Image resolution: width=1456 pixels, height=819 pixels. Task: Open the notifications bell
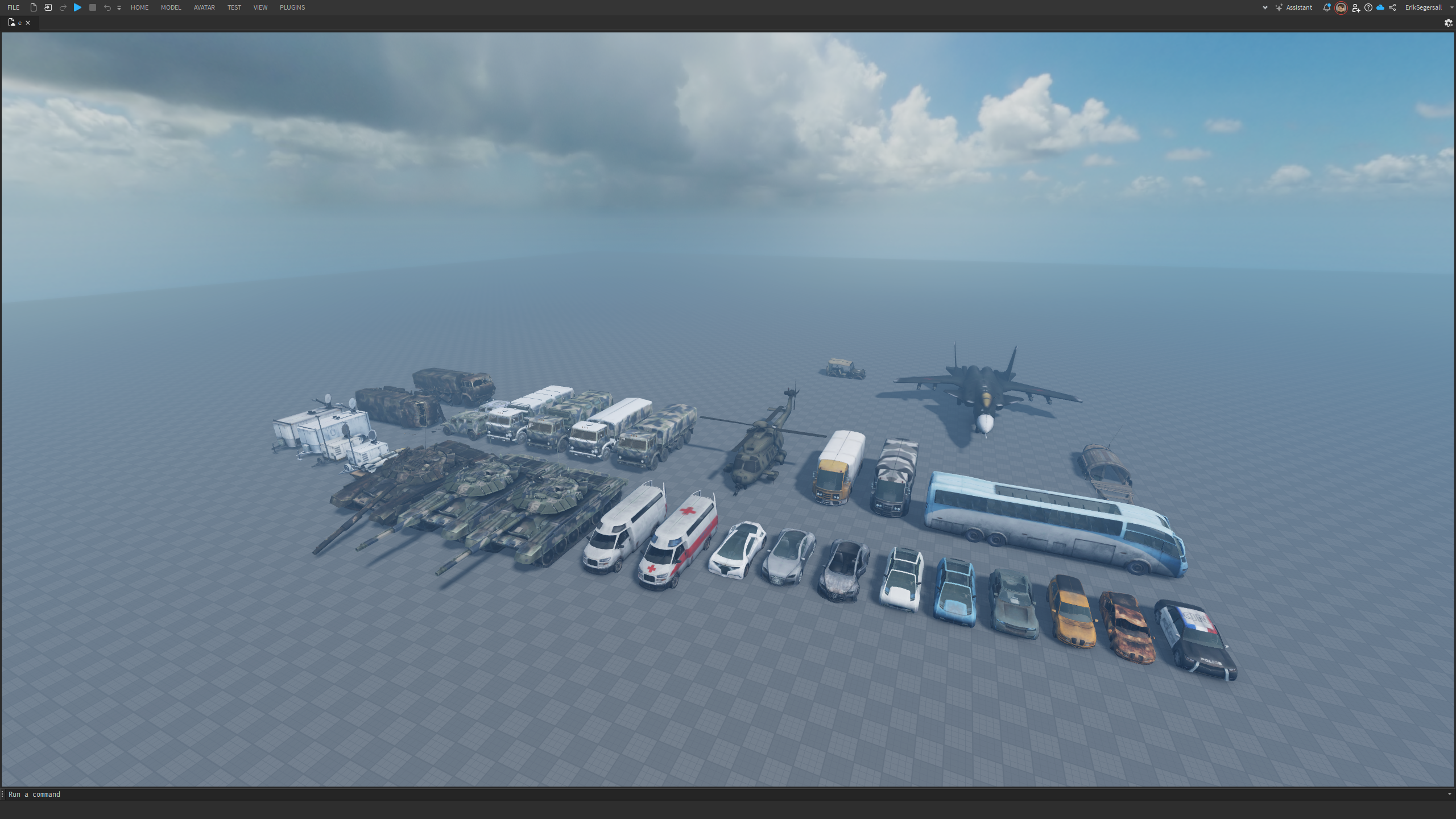1326,7
